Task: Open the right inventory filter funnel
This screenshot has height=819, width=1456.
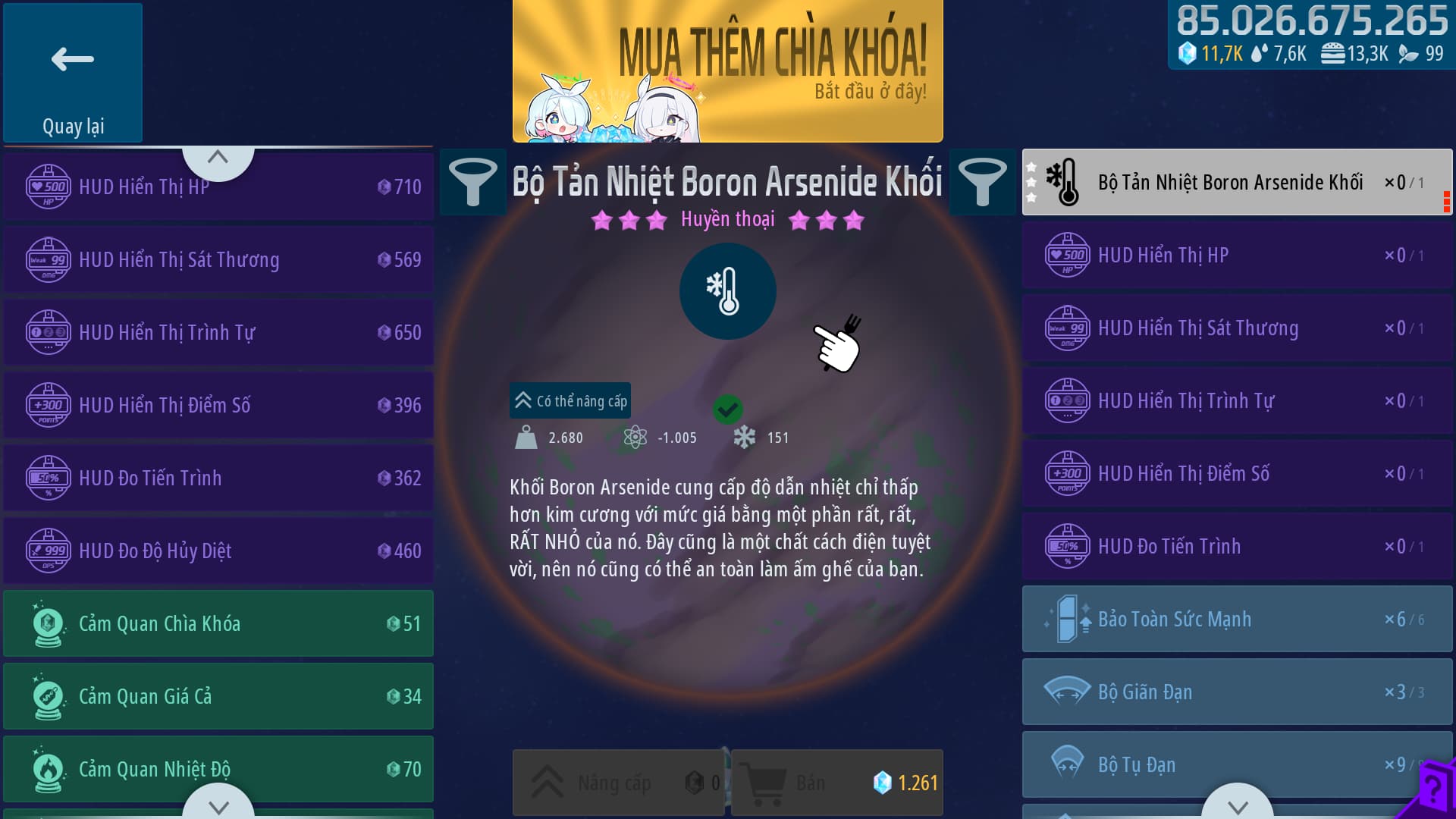Action: [982, 182]
